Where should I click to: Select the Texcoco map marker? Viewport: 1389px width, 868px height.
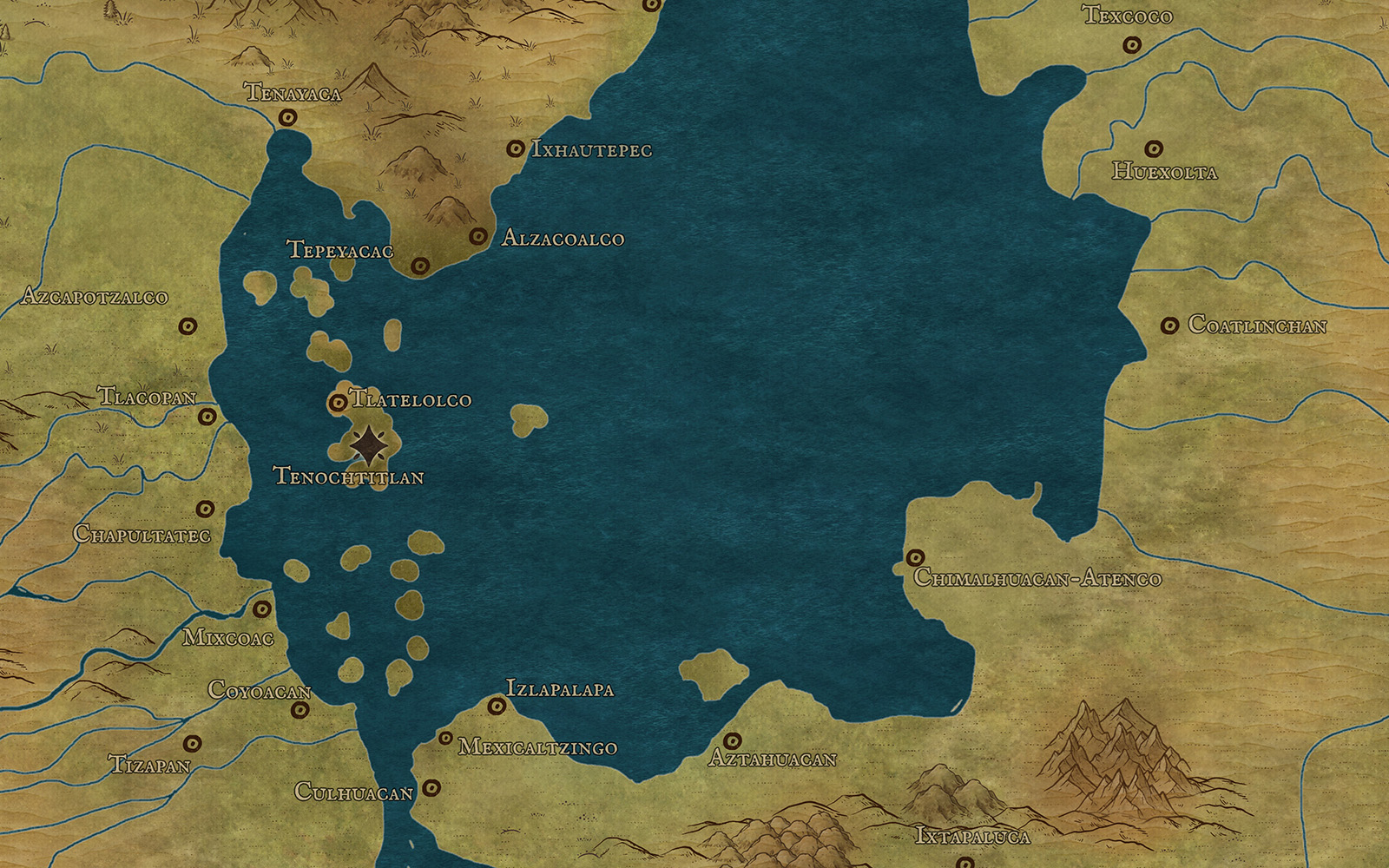pos(1131,45)
